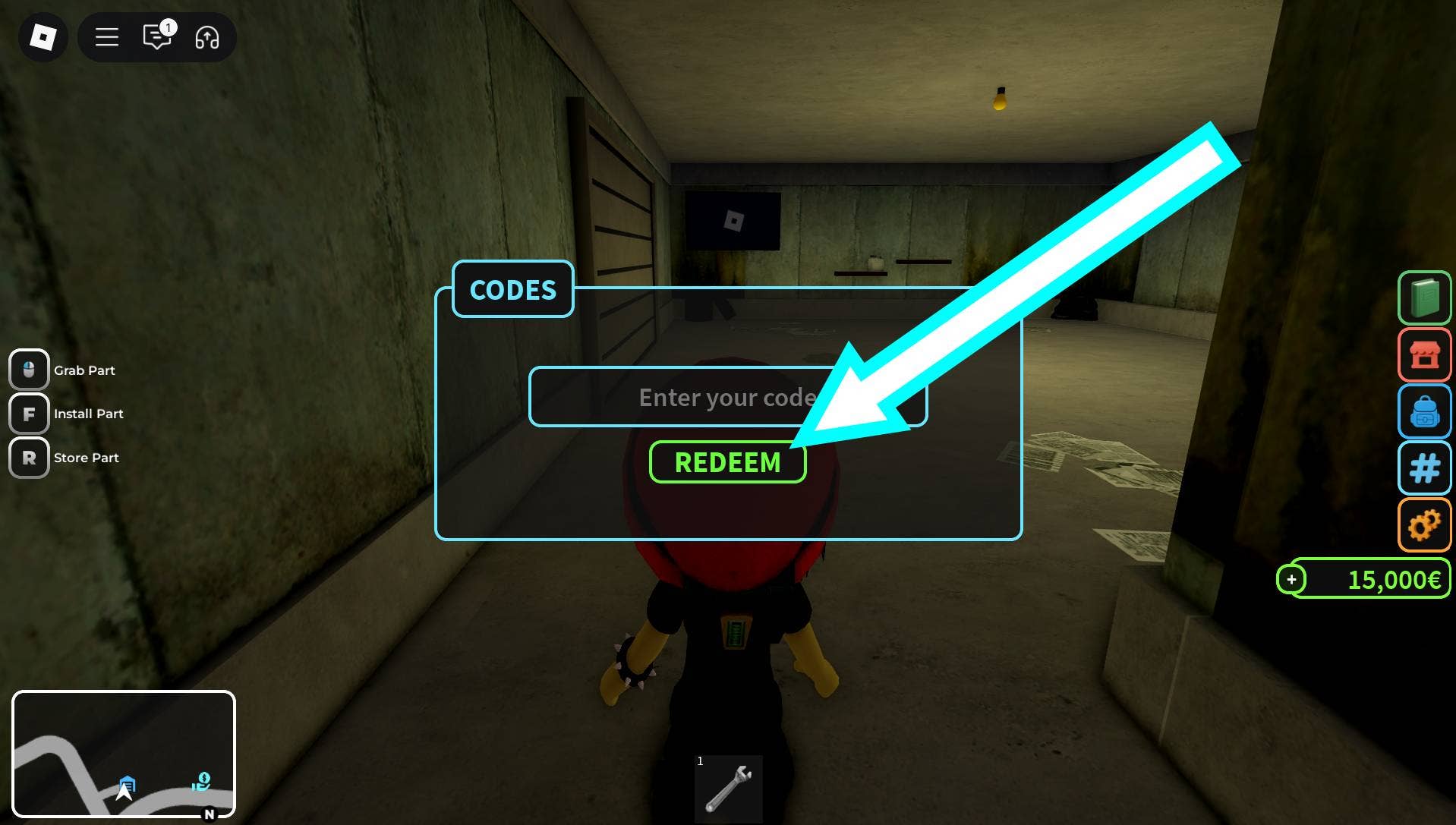This screenshot has width=1456, height=825.
Task: Open the green book guide icon
Action: pos(1424,298)
